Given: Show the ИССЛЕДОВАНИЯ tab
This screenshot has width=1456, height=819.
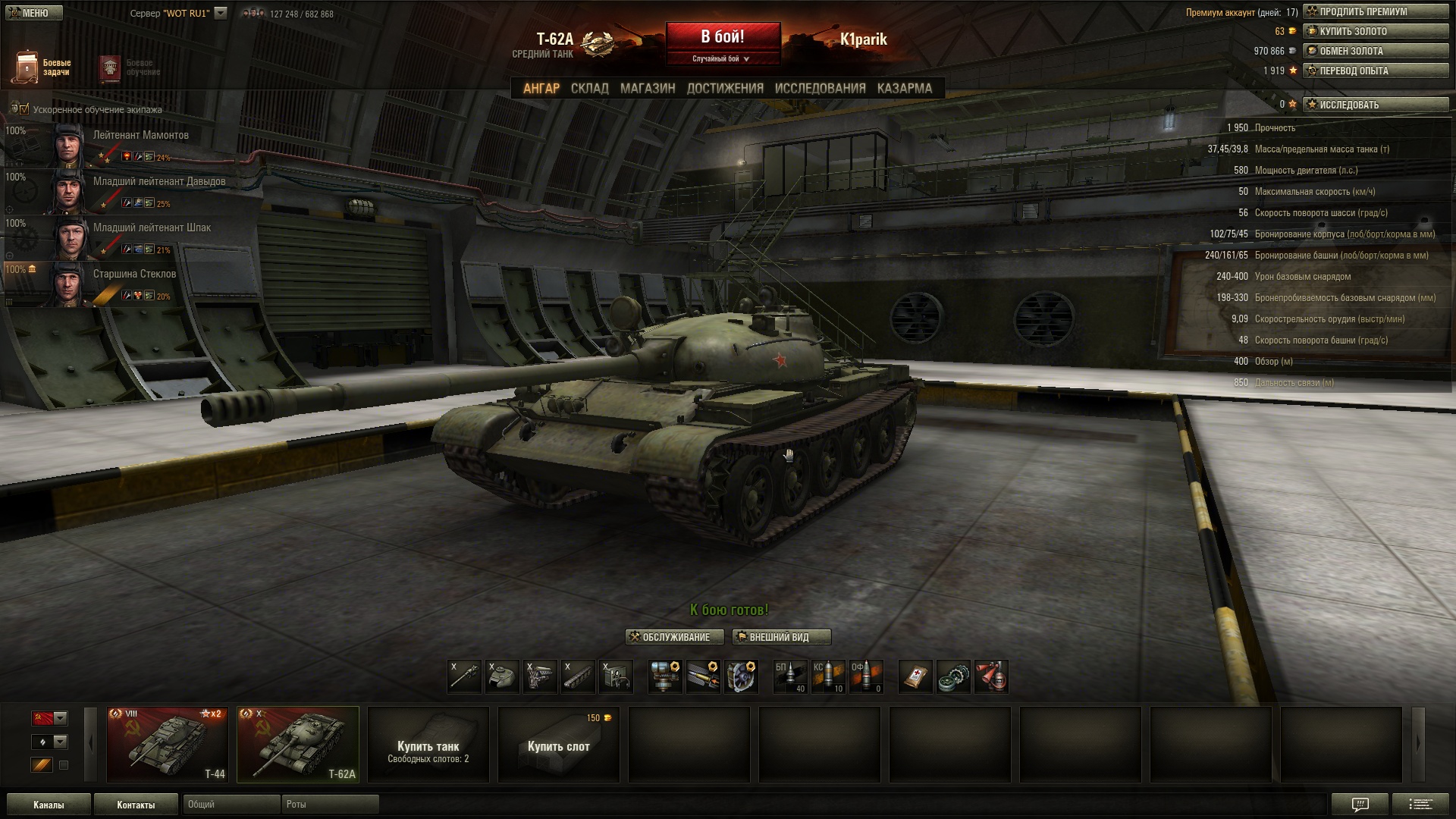Looking at the screenshot, I should (x=820, y=89).
